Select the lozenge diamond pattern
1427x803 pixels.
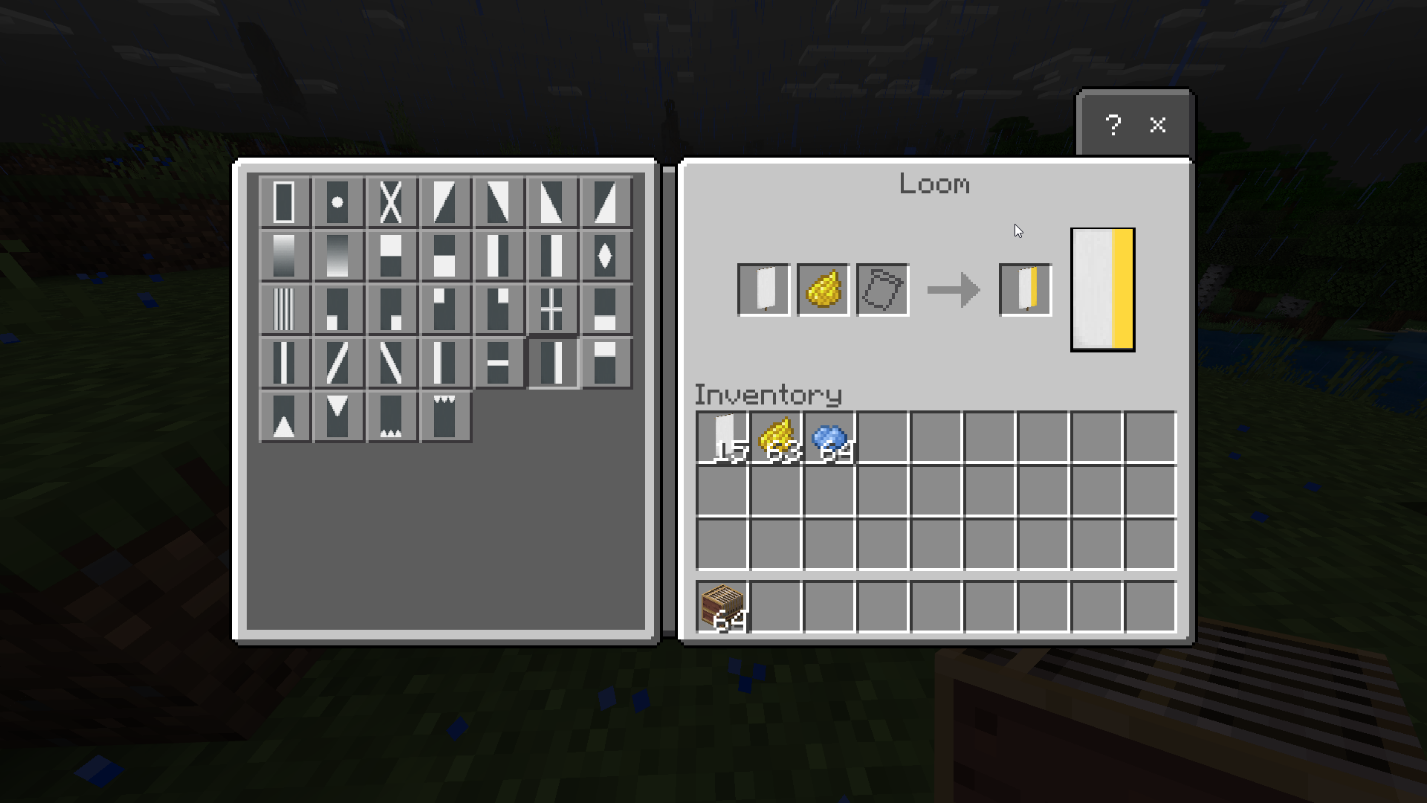(605, 255)
